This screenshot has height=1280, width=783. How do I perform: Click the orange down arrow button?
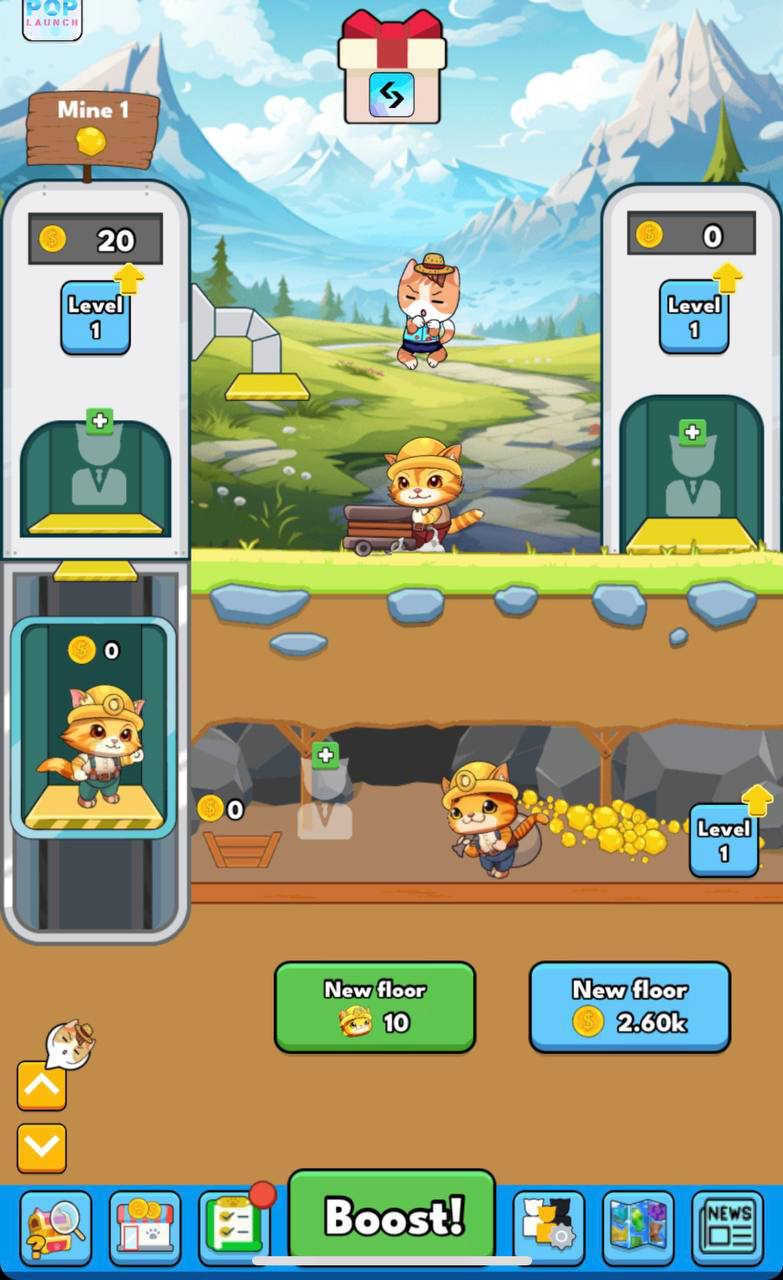coord(42,1148)
